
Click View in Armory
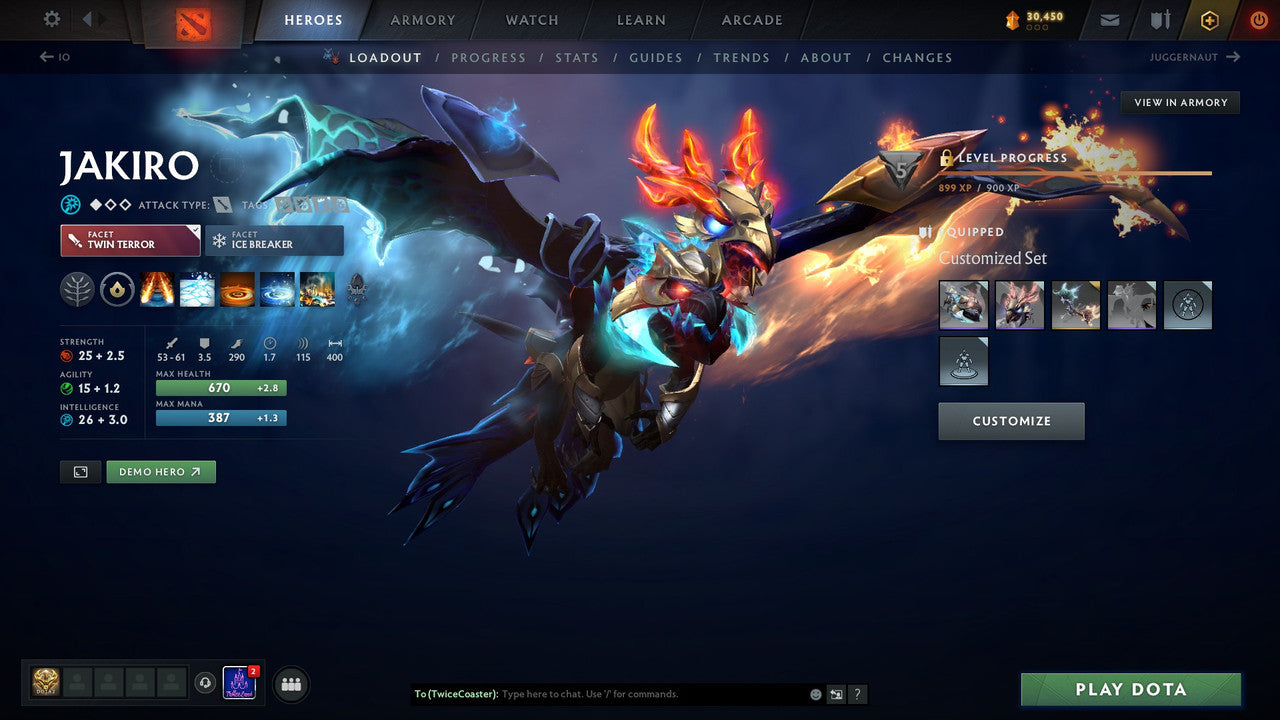[1180, 102]
